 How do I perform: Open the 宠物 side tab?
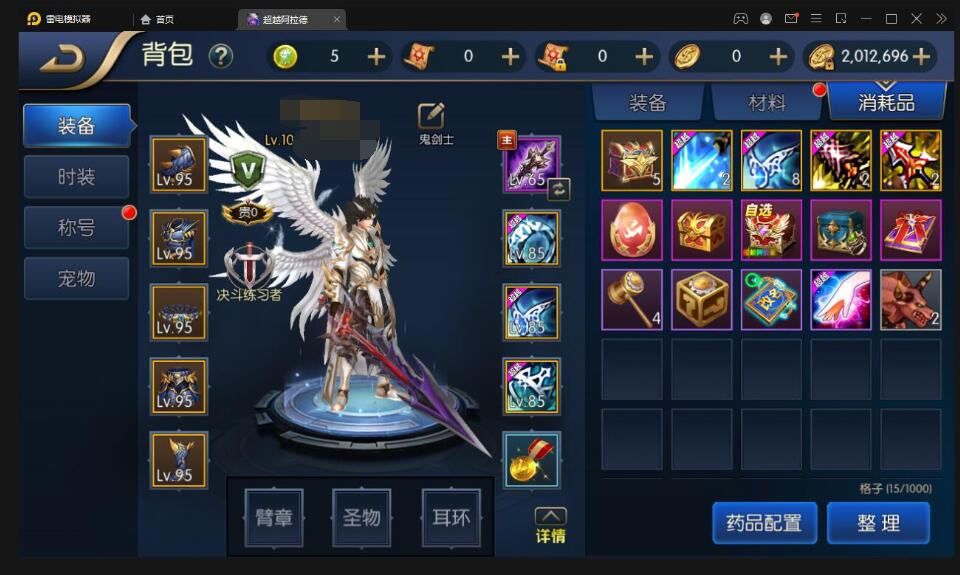pos(76,279)
